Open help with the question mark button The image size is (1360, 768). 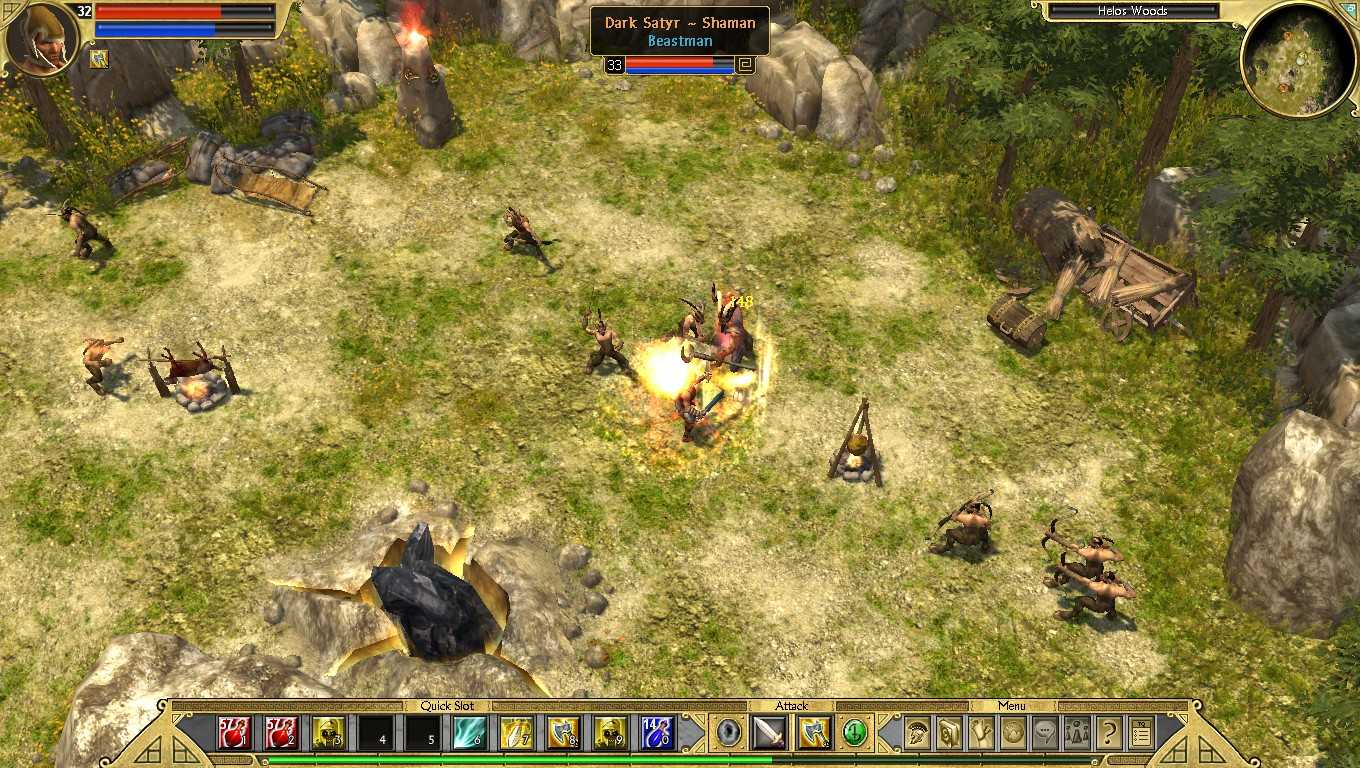(1109, 733)
